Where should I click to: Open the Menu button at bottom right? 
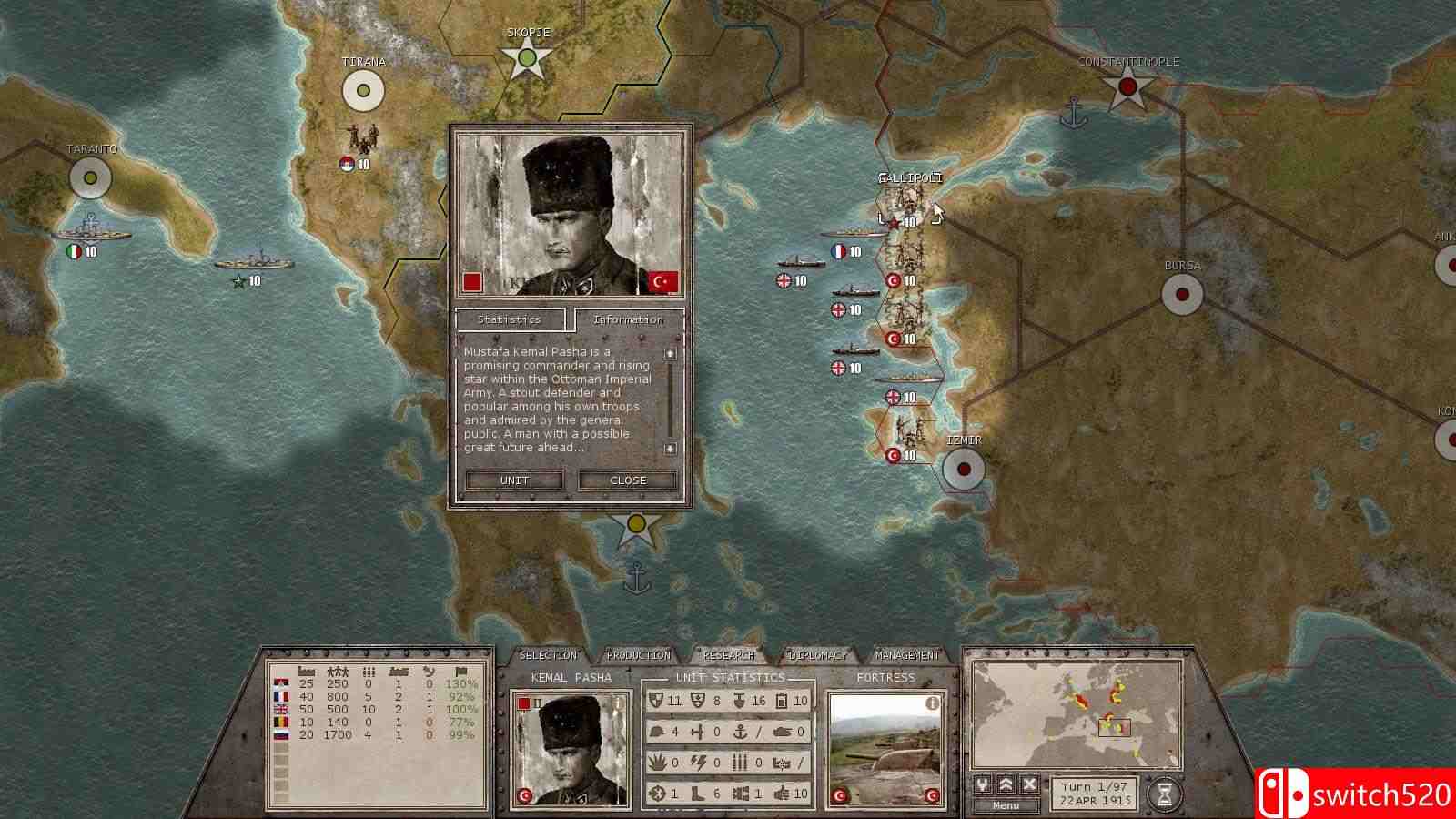coord(1006,805)
